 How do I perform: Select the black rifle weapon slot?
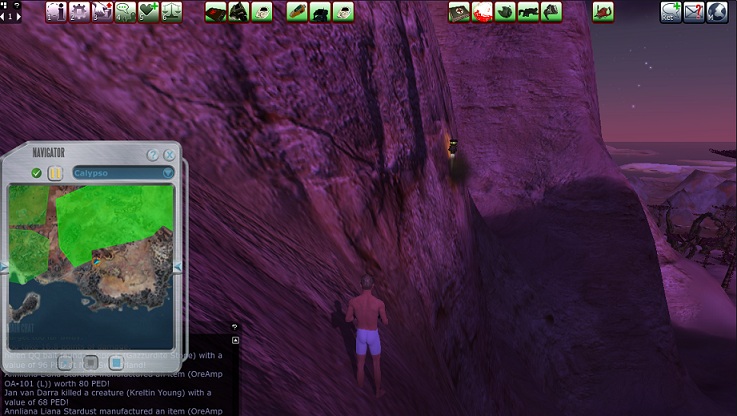point(527,12)
